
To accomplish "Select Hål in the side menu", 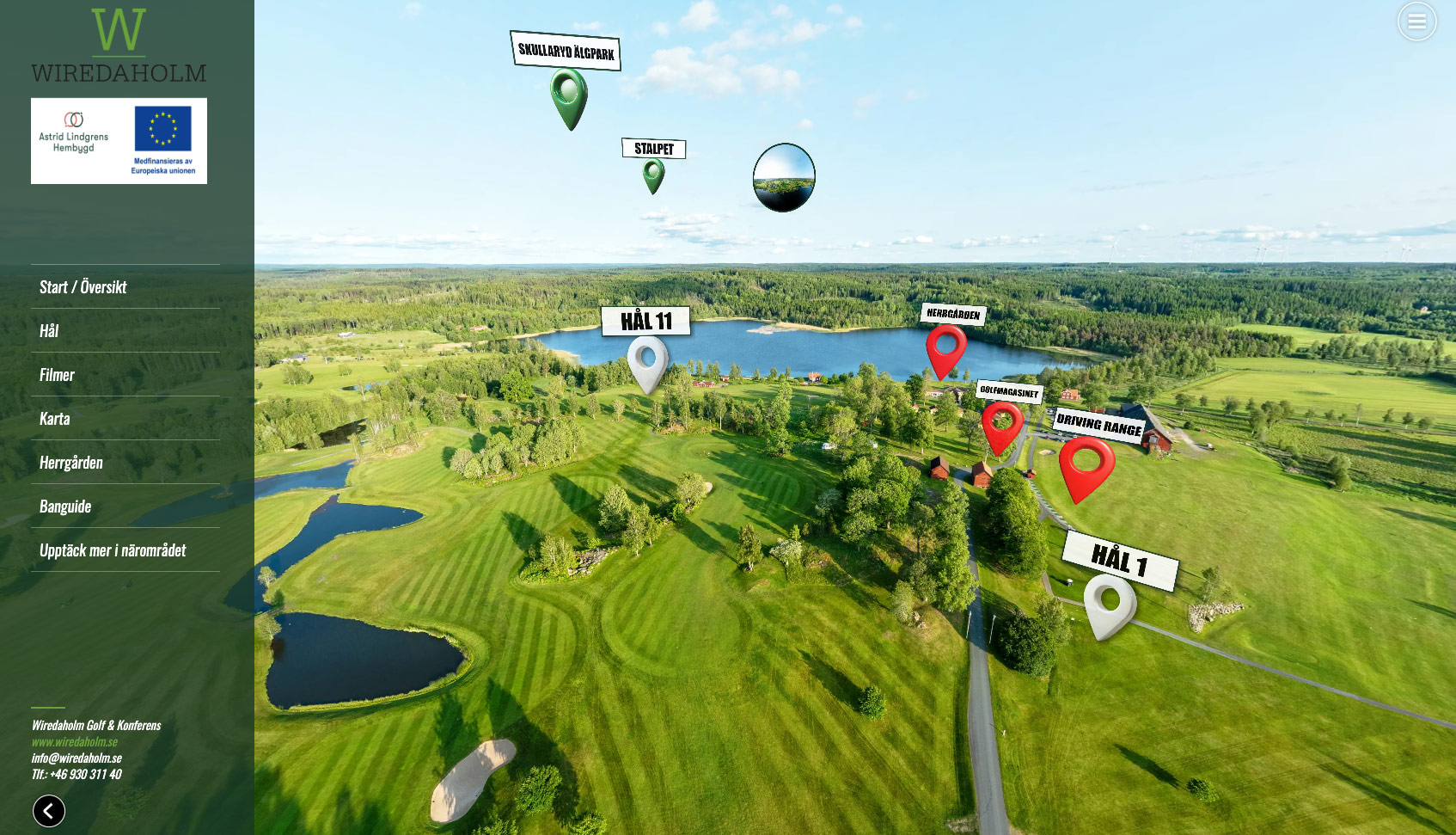I will 49,331.
